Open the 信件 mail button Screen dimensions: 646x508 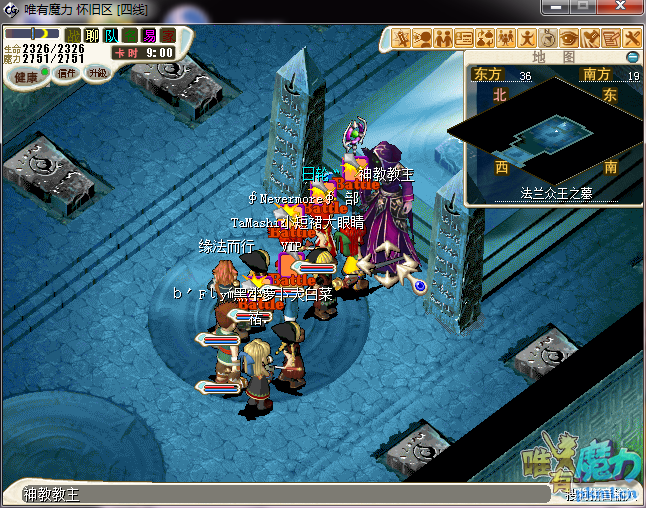point(67,74)
